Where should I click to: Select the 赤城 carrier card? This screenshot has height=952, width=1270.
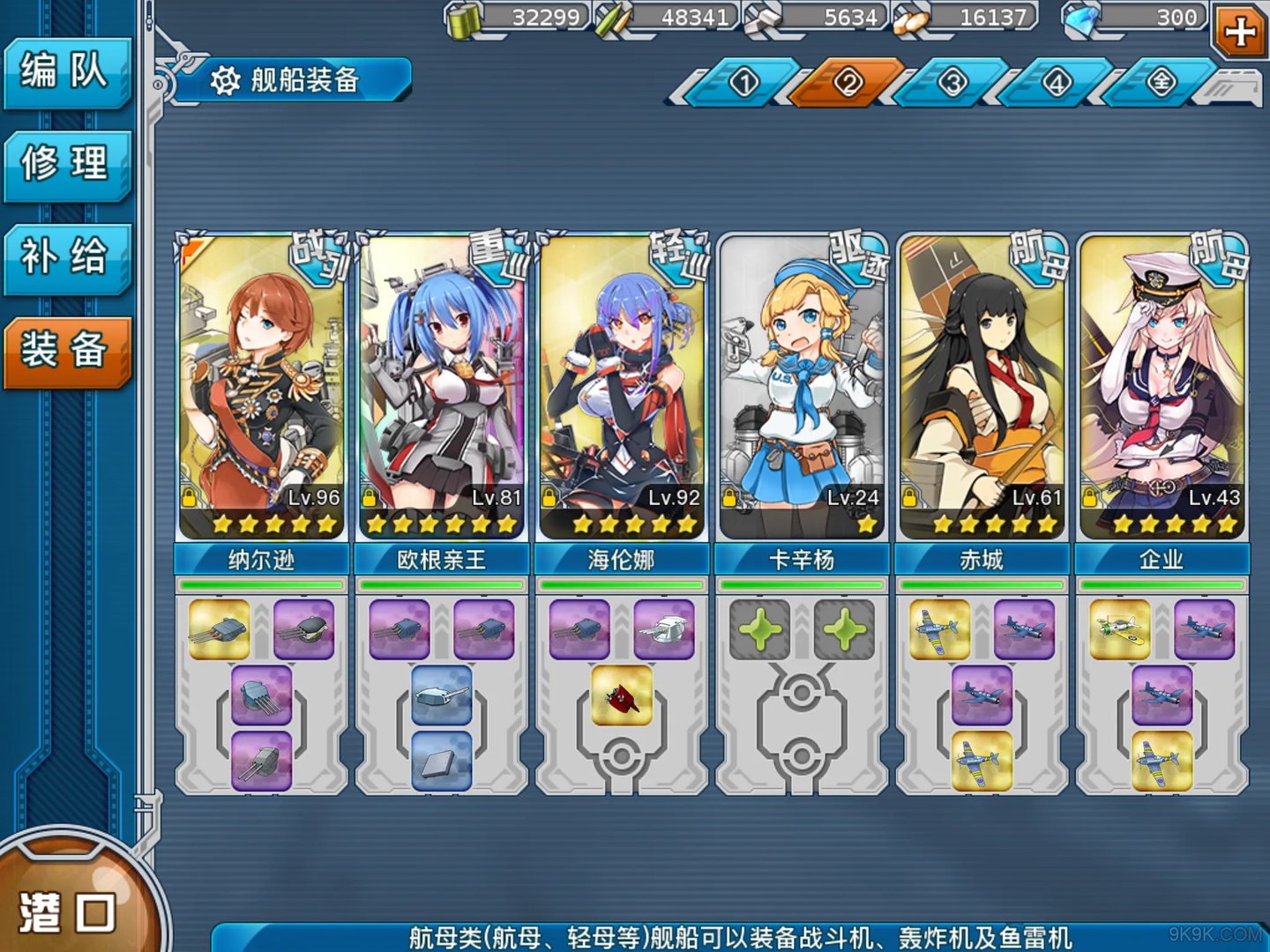tap(982, 388)
